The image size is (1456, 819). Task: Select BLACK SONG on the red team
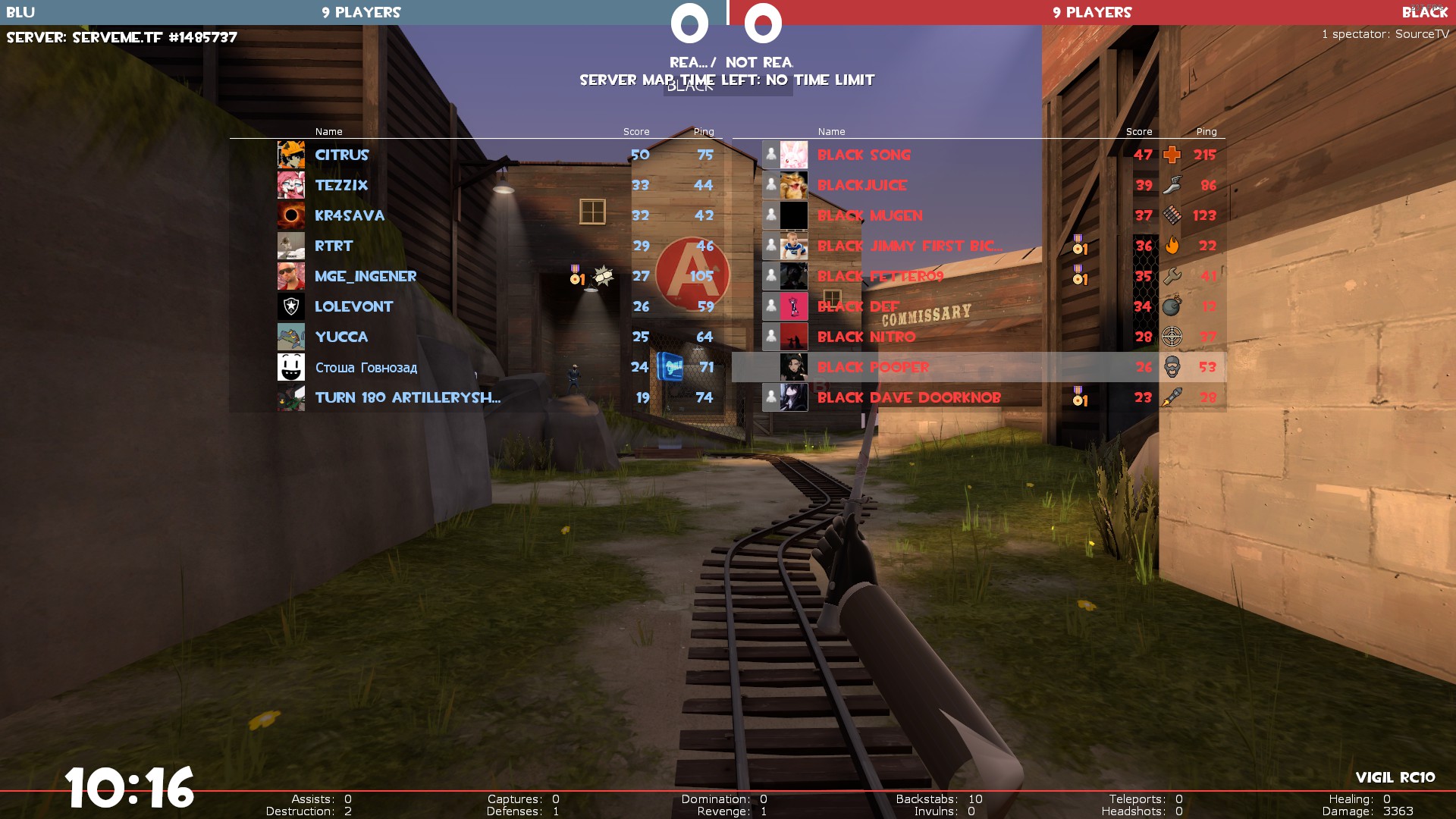[864, 155]
